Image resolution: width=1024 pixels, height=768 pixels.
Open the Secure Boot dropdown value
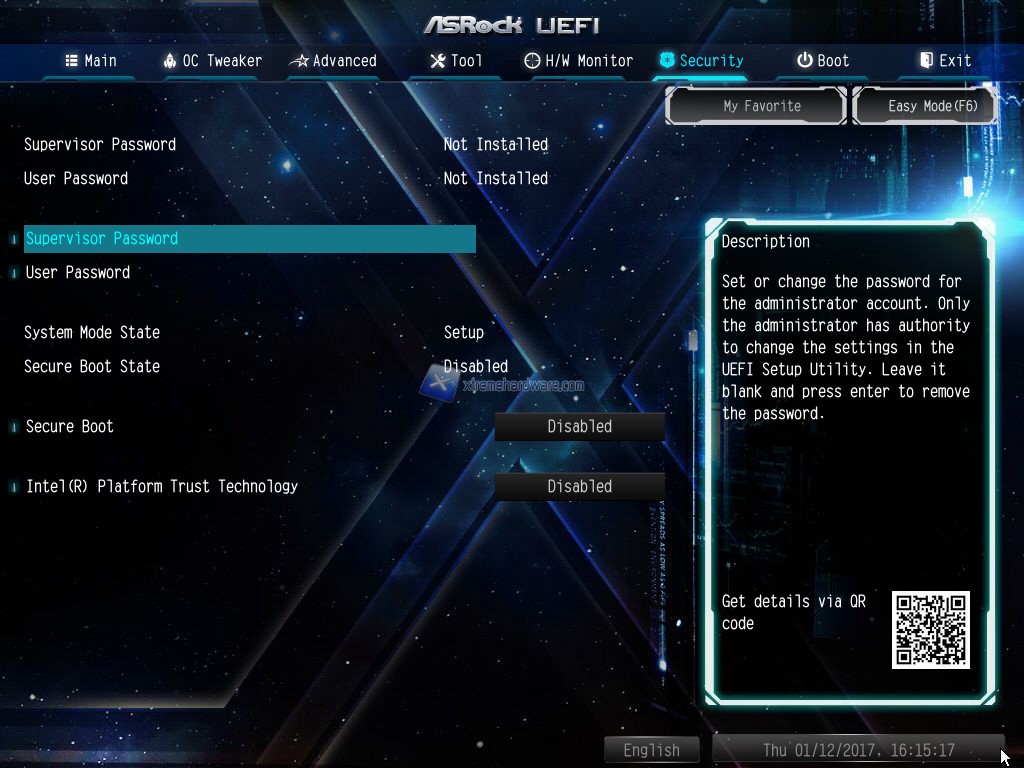[579, 427]
